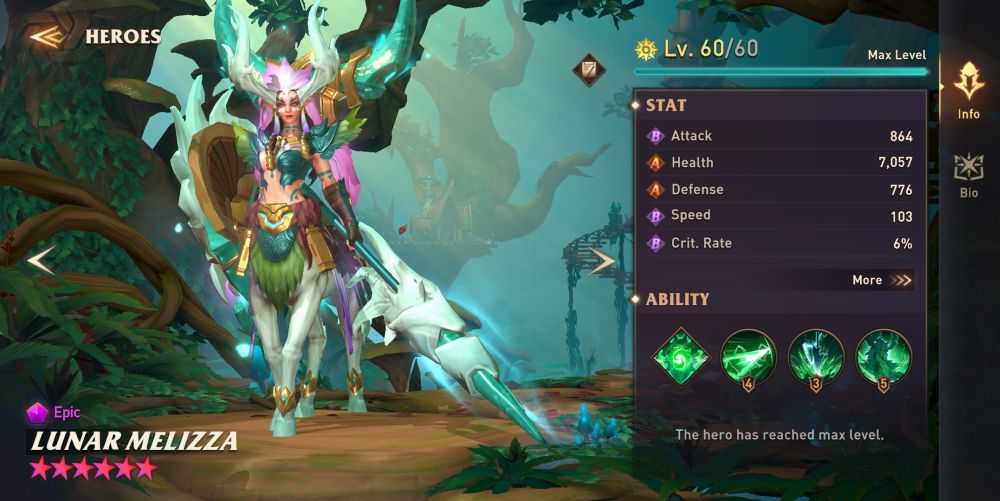The height and width of the screenshot is (501, 1000).
Task: View the previous hero with left arrow
Action: 40,261
